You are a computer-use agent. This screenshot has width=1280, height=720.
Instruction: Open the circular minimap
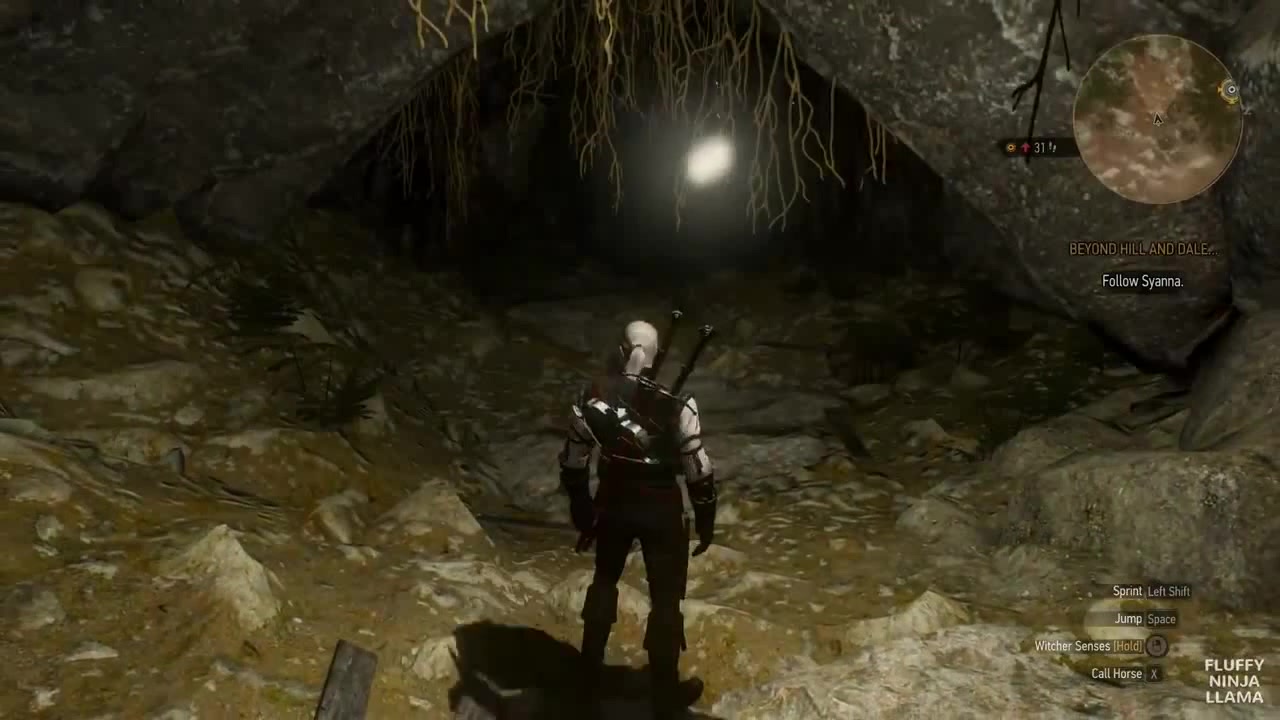coord(1157,120)
